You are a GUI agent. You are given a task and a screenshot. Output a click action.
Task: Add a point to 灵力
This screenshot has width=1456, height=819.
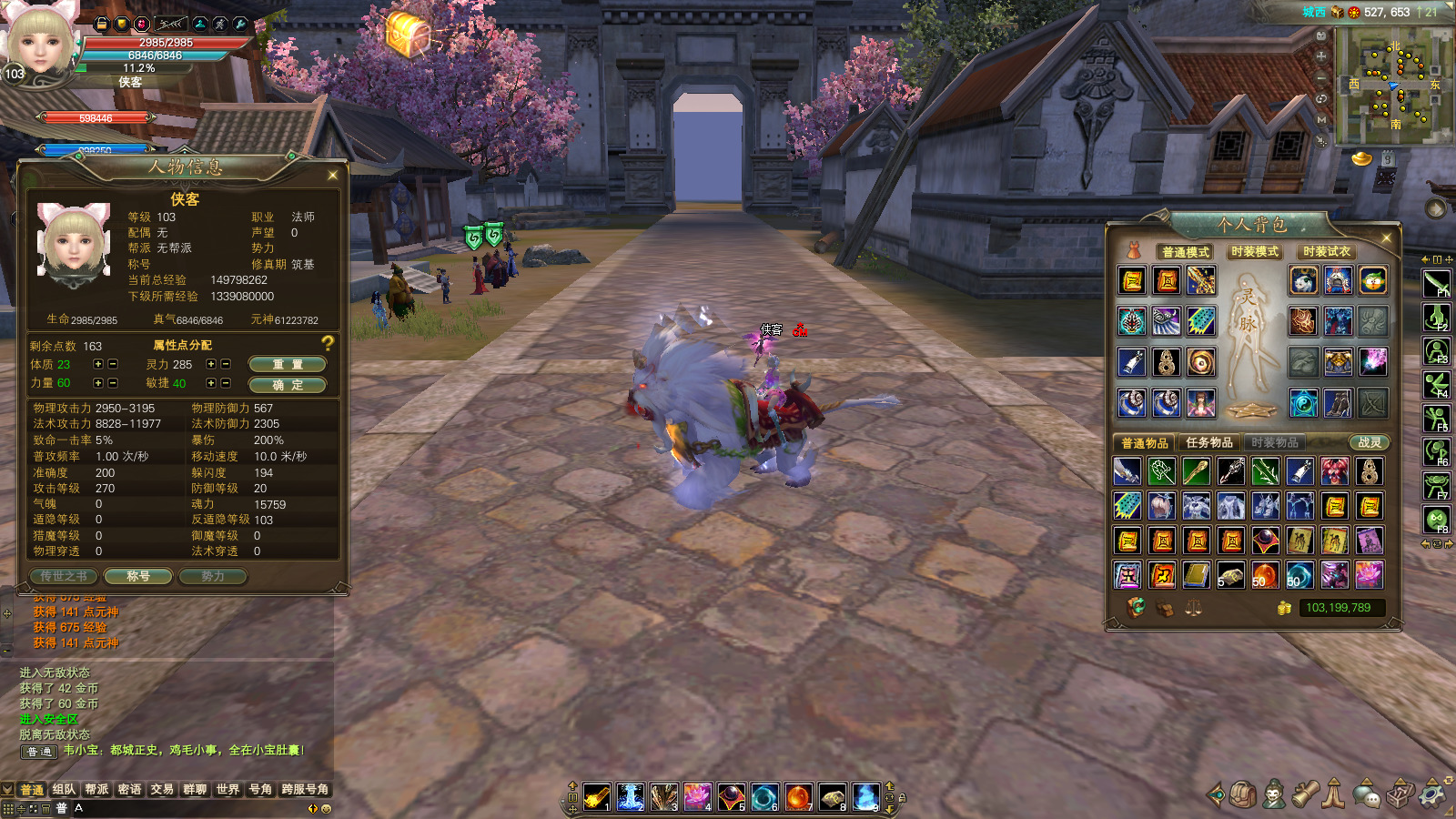click(x=211, y=364)
